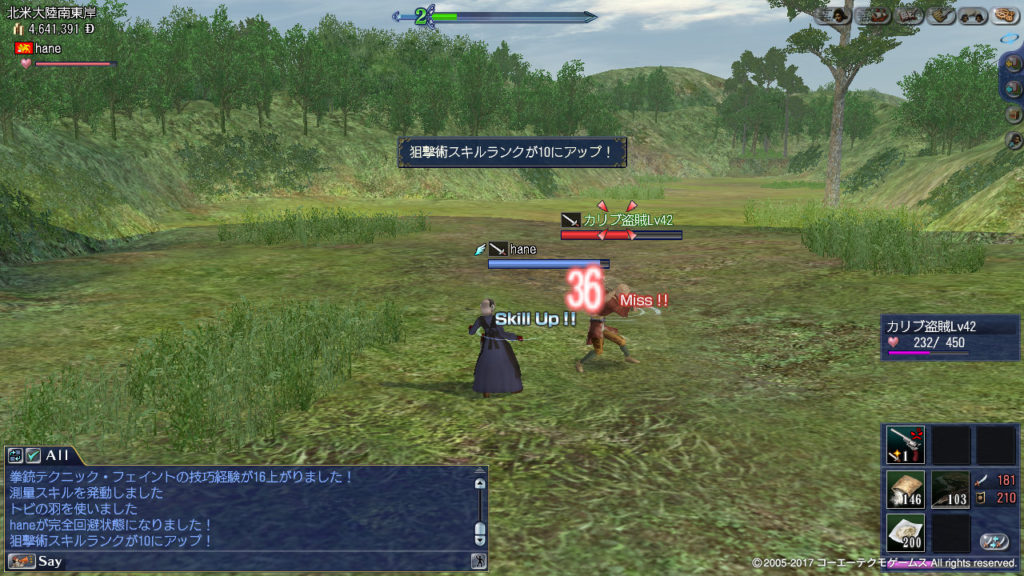1024x576 pixels.
Task: Use the item slot showing 103
Action: pos(951,490)
